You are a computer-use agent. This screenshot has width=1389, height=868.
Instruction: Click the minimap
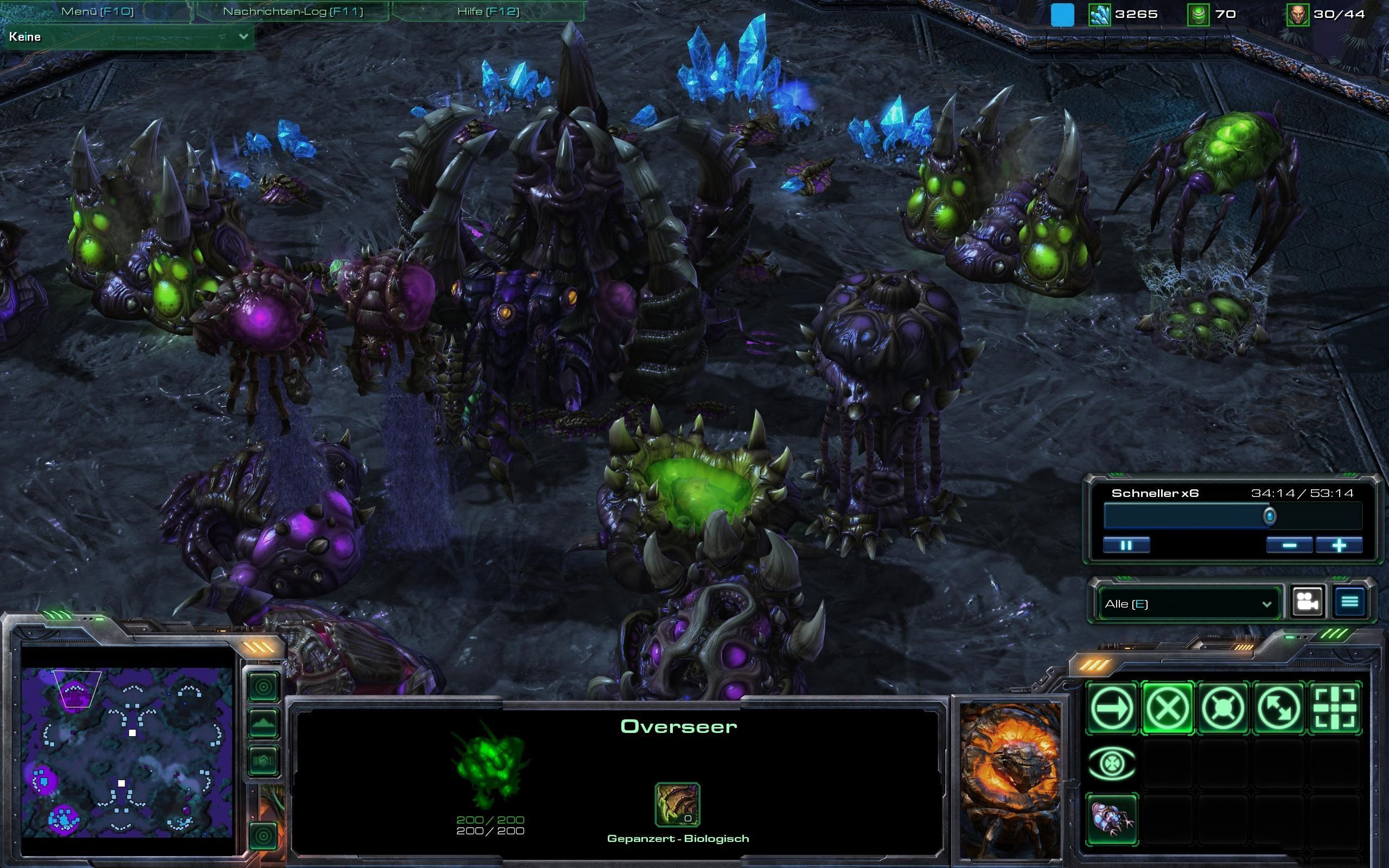point(127,752)
